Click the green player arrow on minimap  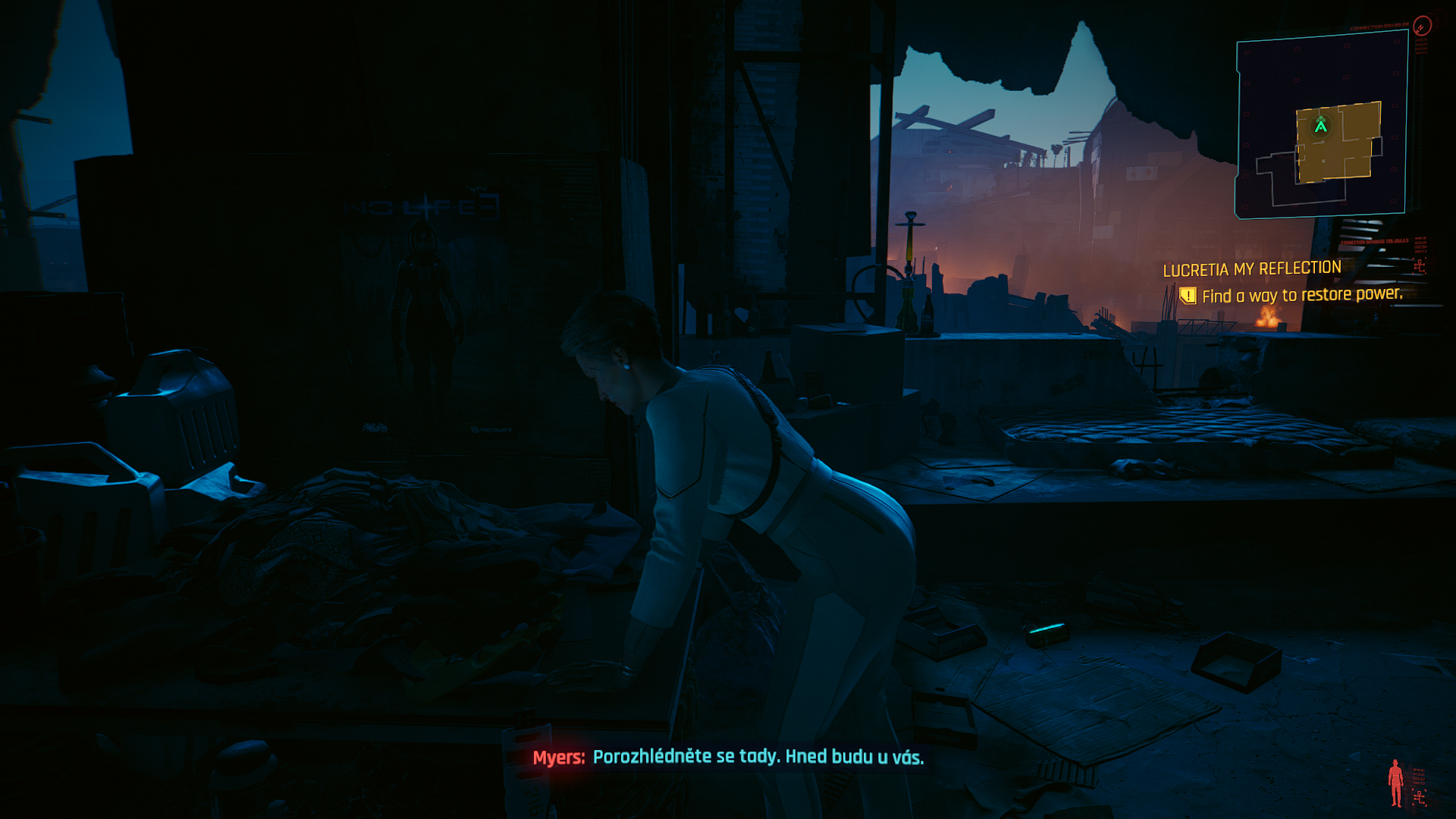(1321, 126)
